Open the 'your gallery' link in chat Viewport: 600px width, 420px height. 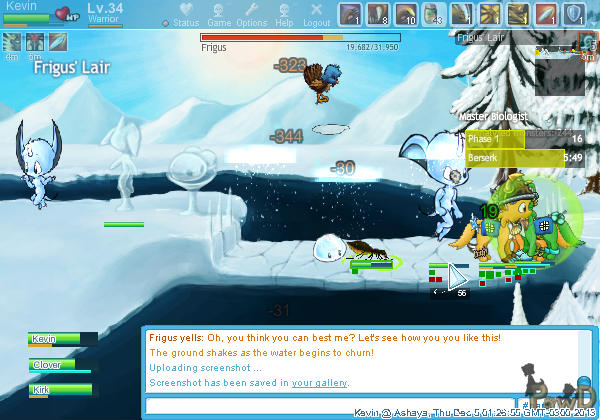(320, 383)
